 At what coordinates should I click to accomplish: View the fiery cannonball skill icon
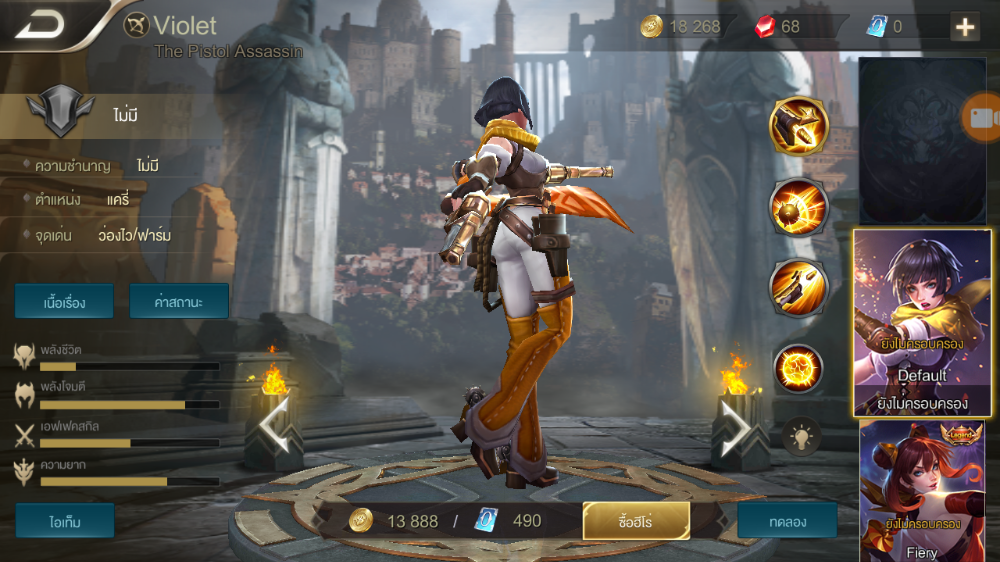coord(798,207)
